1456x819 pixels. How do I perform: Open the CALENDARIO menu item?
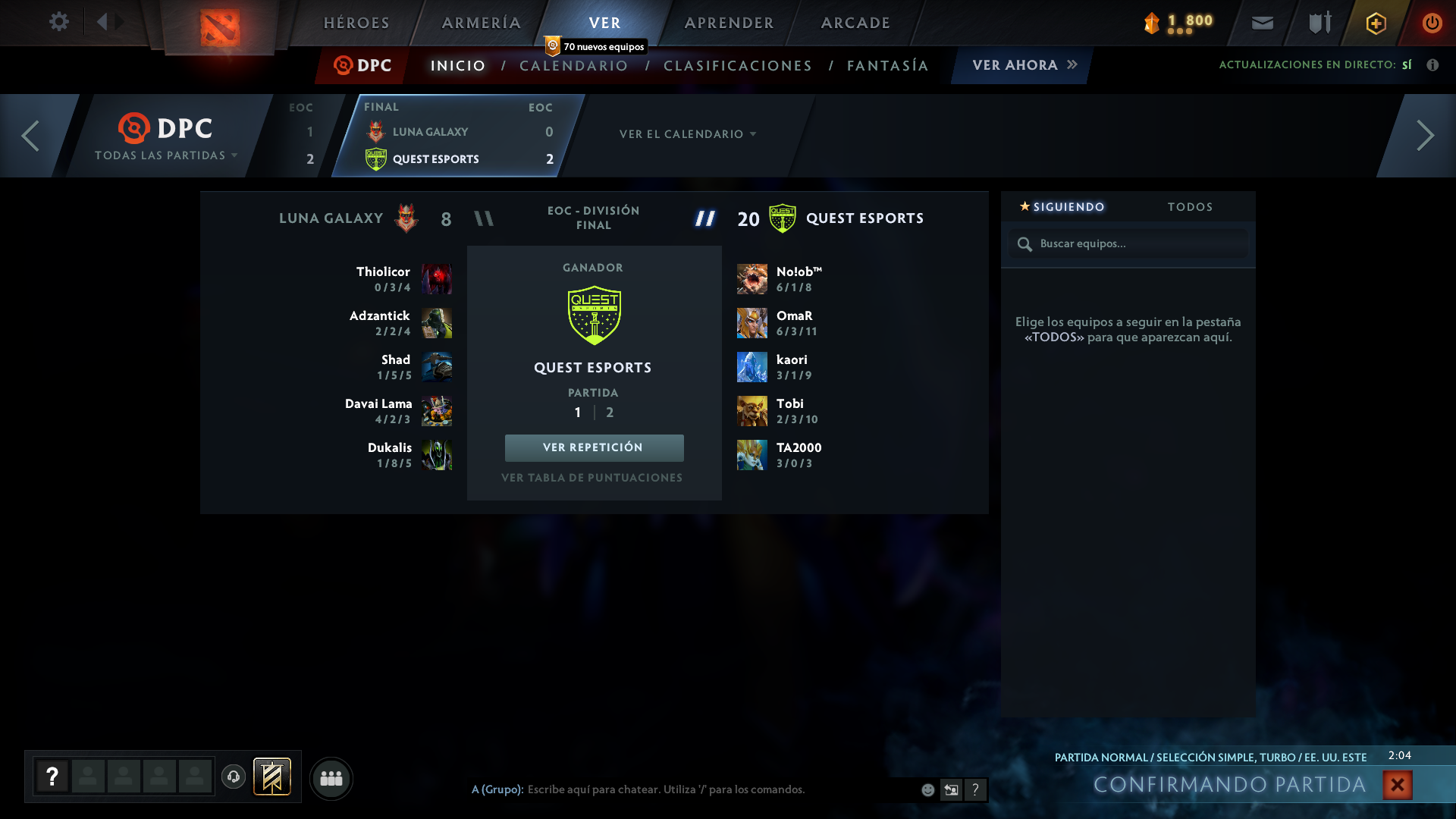[573, 66]
